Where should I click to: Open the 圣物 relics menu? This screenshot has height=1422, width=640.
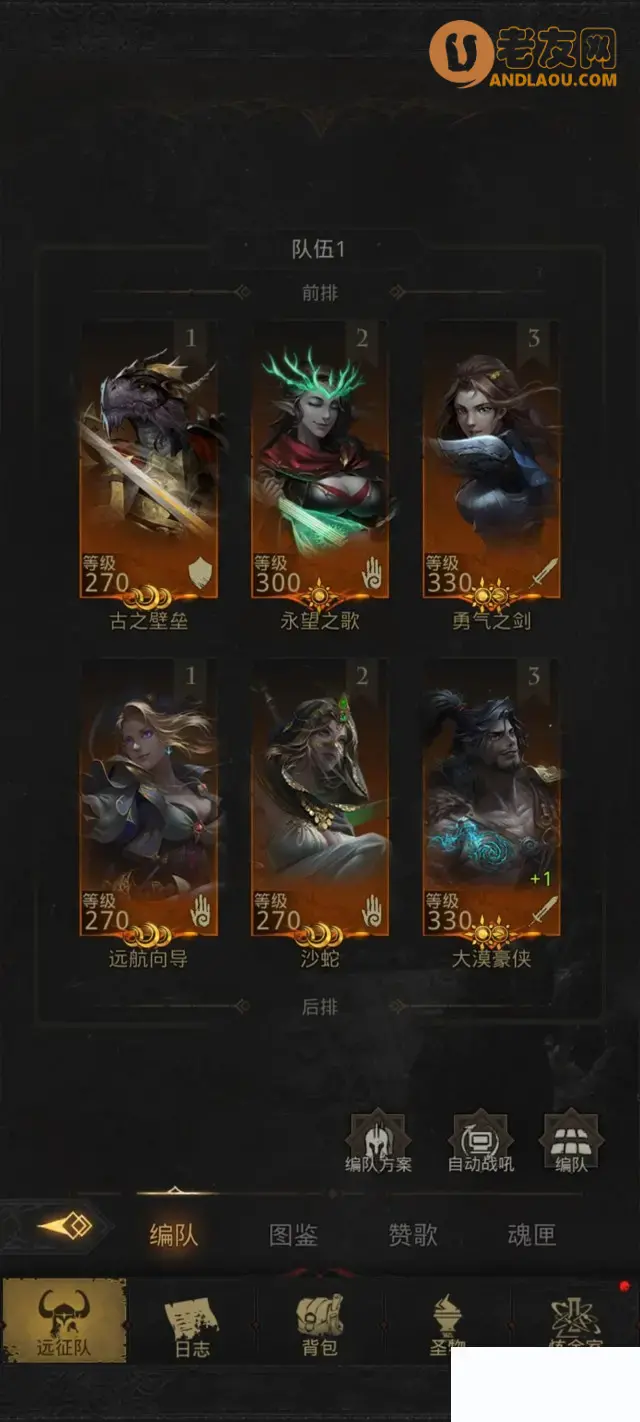(446, 1322)
